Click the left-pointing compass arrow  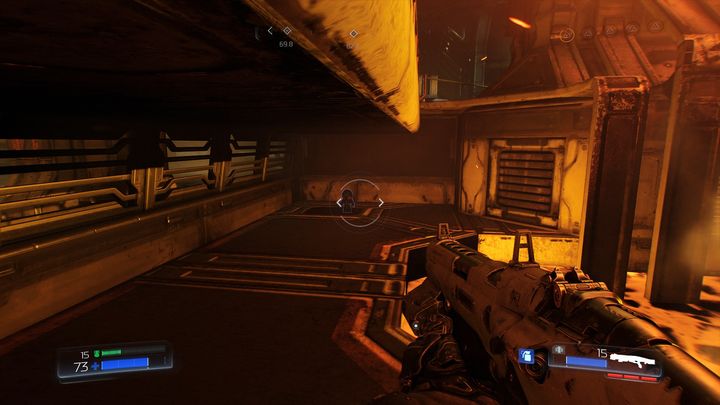click(270, 31)
